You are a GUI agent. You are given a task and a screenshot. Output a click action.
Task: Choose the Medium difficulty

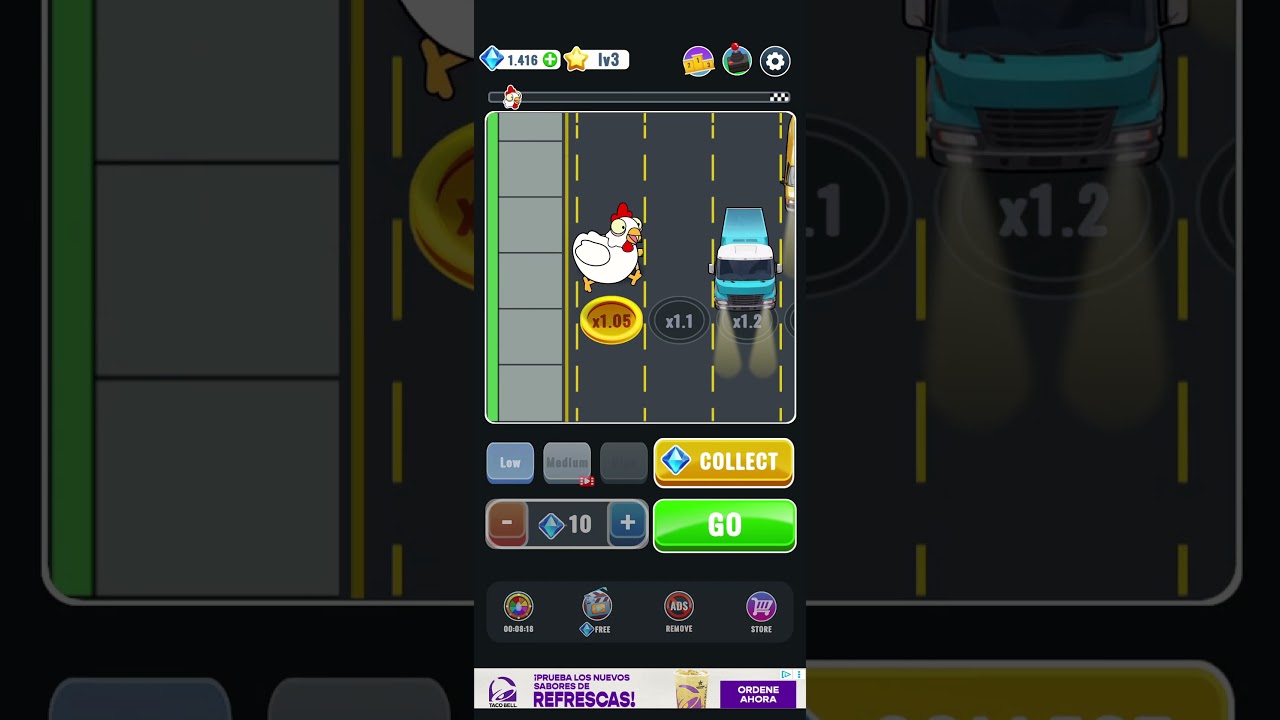(567, 463)
